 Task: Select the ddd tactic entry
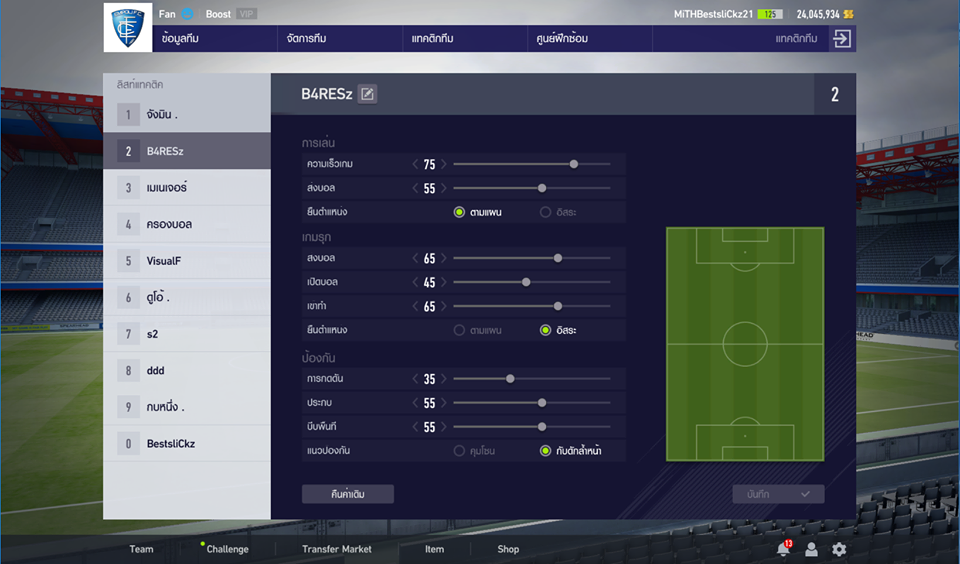186,370
